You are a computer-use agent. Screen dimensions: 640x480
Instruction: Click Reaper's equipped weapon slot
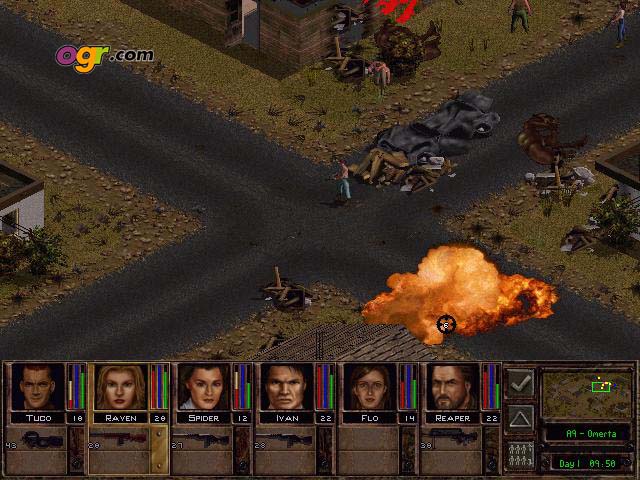(453, 440)
